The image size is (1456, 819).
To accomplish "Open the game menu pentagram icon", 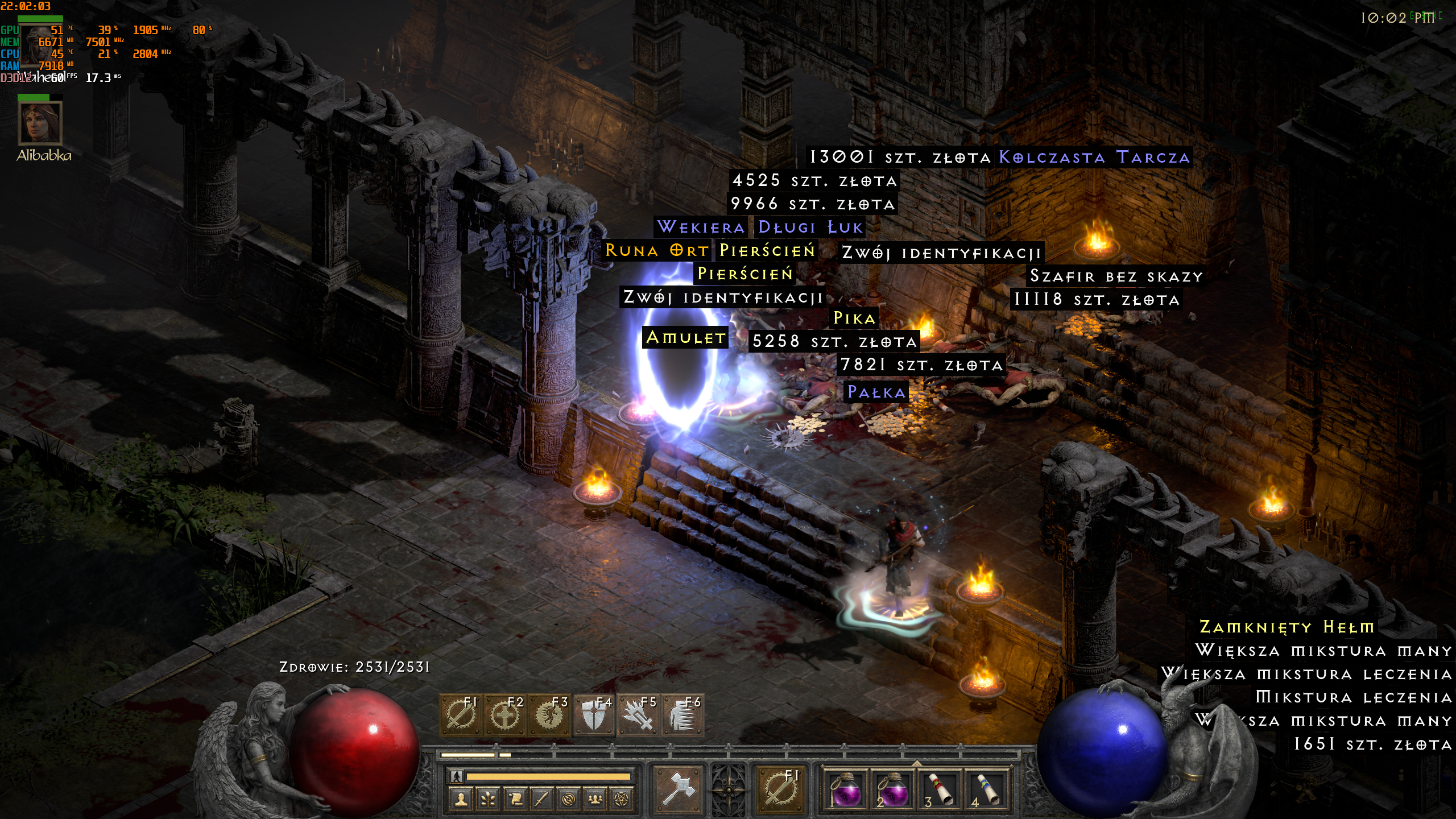I will (622, 800).
